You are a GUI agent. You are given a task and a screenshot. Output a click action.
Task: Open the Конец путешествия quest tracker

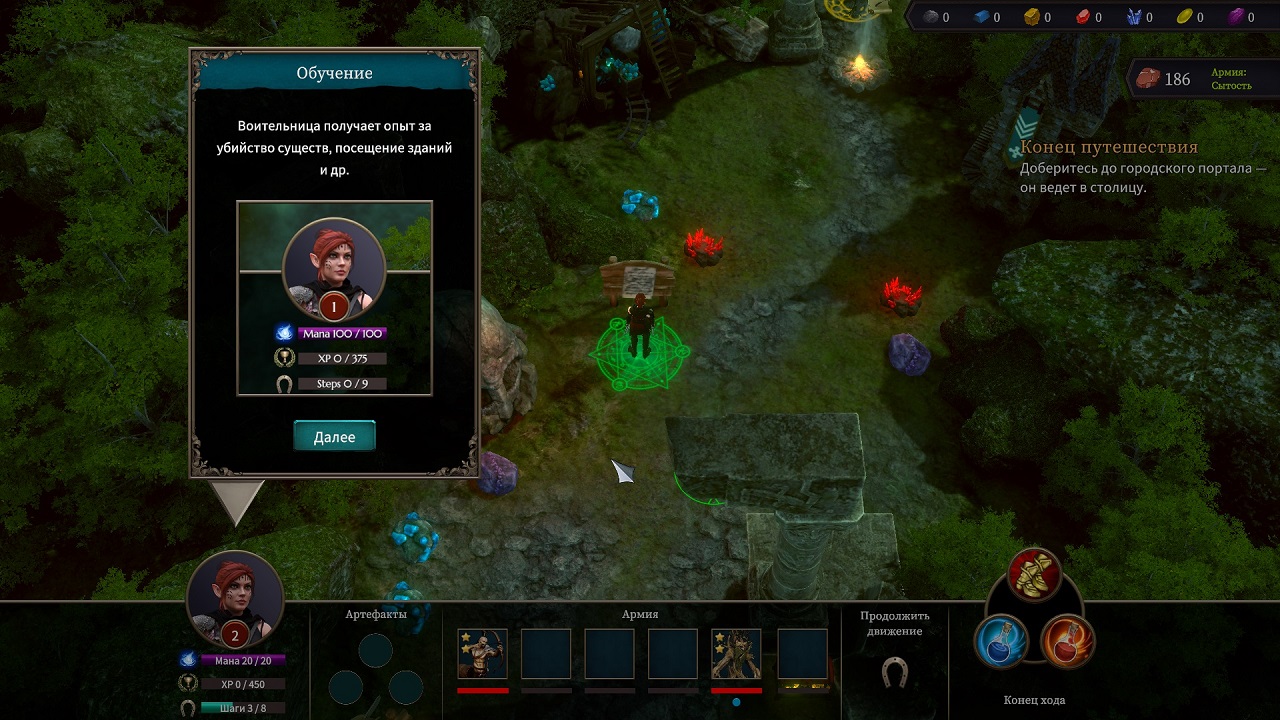[1108, 148]
